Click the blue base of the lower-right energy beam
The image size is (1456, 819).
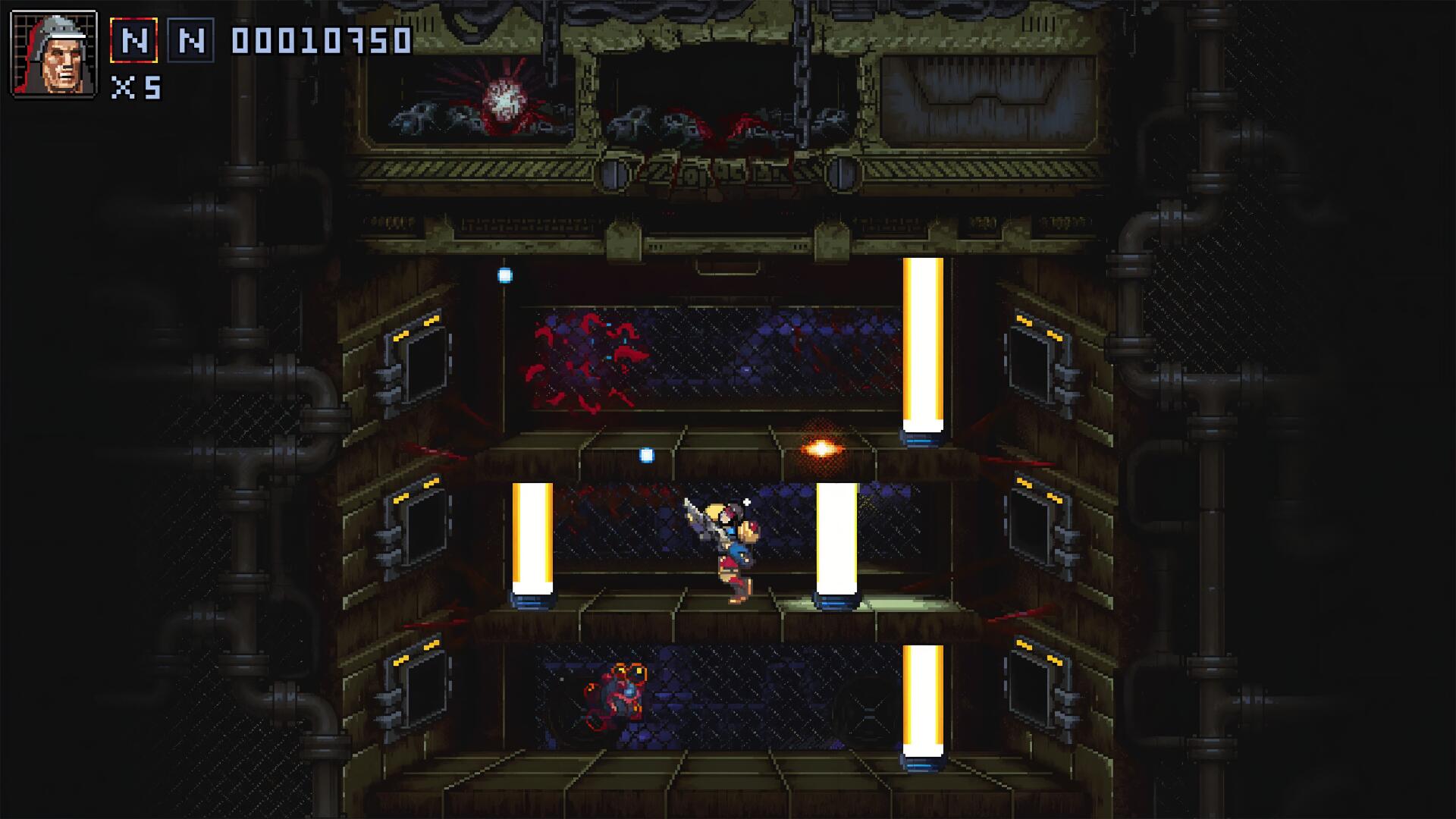[x=921, y=762]
